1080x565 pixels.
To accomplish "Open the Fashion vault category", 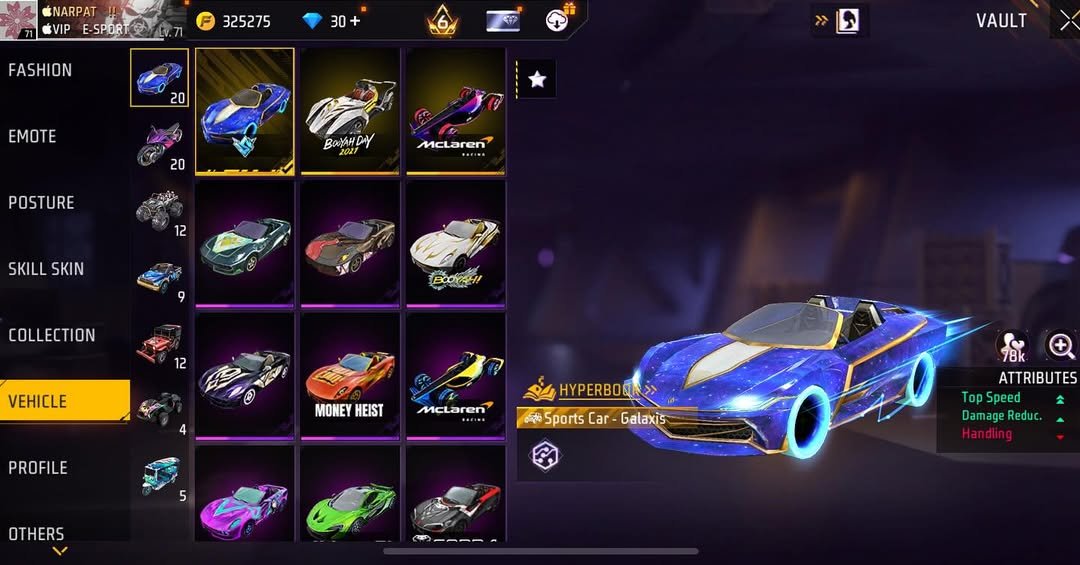I will 41,70.
